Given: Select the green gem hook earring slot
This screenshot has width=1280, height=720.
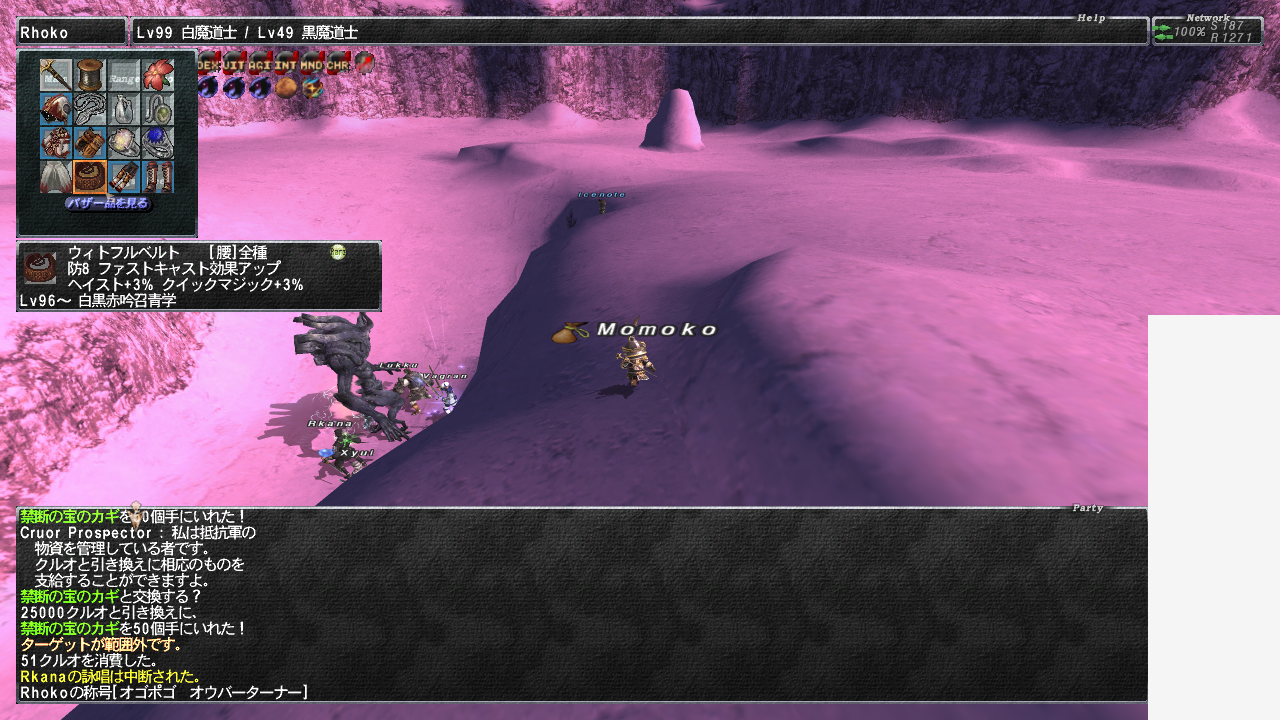Looking at the screenshot, I should 158,110.
